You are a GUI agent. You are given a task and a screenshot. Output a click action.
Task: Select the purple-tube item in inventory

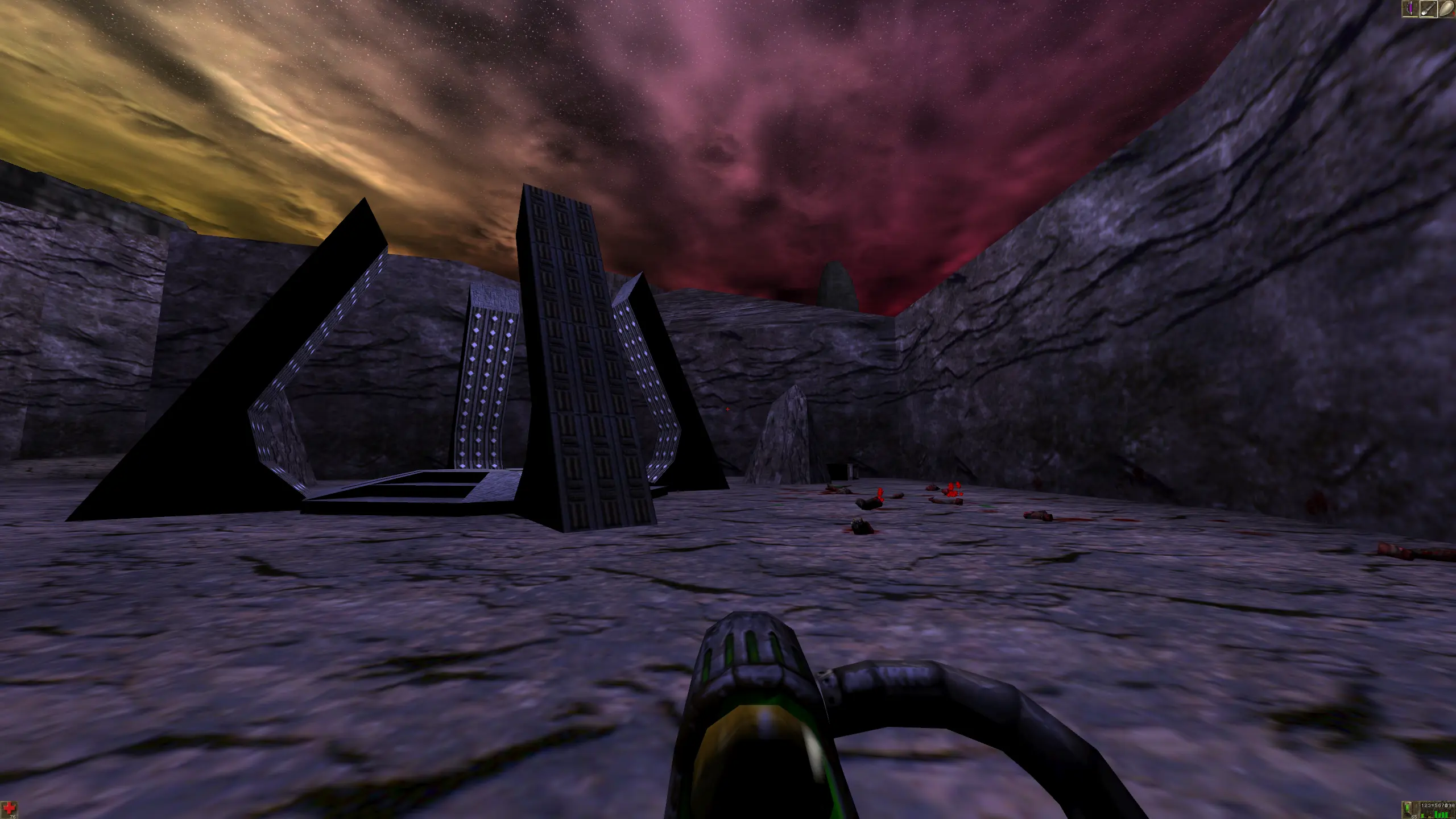pyautogui.click(x=1410, y=9)
